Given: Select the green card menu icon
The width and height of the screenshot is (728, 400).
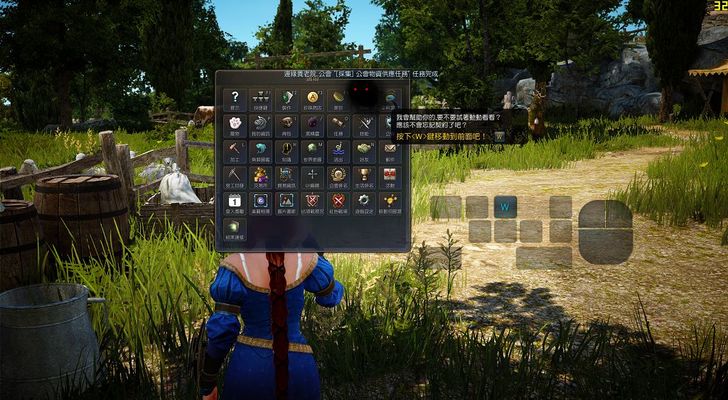Looking at the screenshot, I should pyautogui.click(x=287, y=97).
